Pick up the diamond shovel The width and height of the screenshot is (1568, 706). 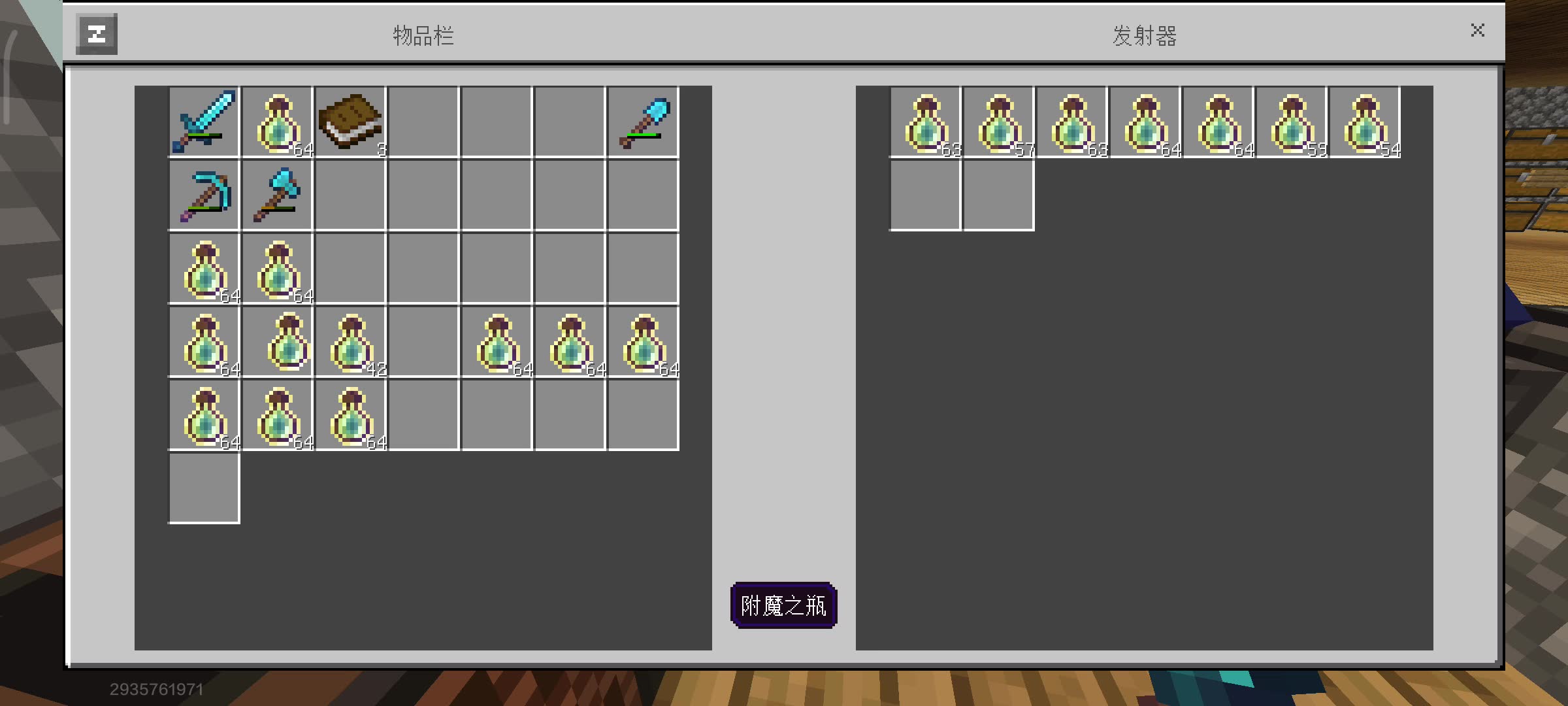click(x=644, y=121)
